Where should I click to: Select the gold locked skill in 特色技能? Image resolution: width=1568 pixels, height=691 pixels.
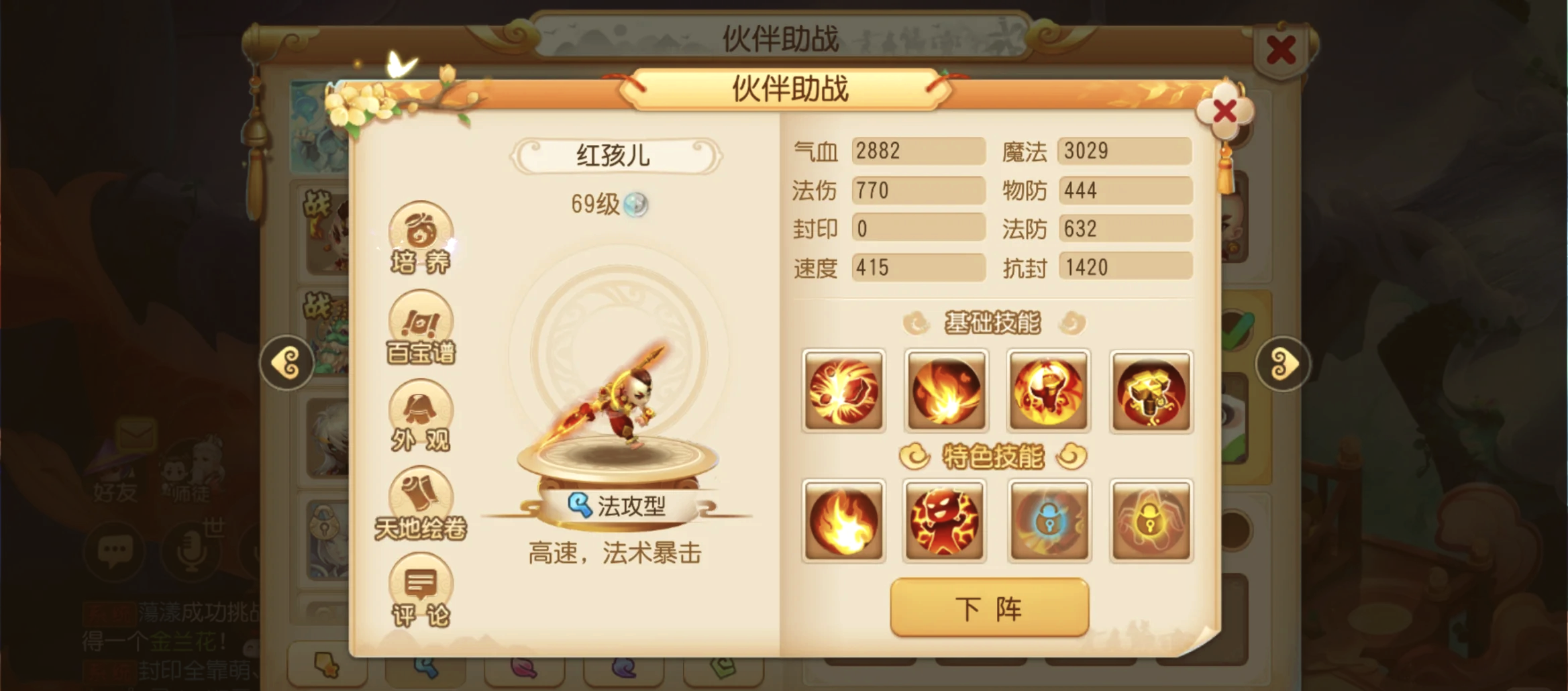coord(1151,521)
